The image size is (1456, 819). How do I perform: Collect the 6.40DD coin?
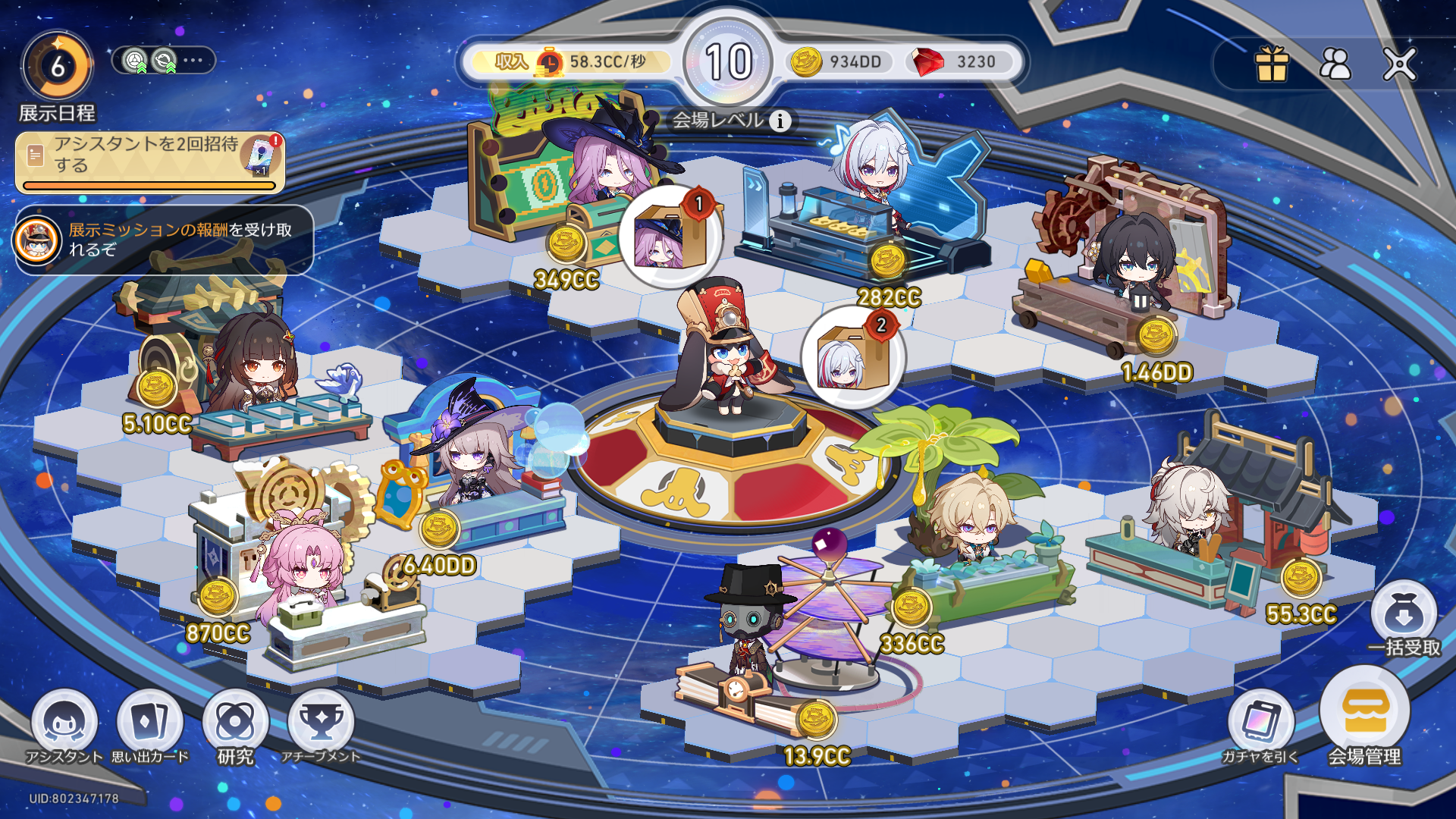[x=439, y=529]
